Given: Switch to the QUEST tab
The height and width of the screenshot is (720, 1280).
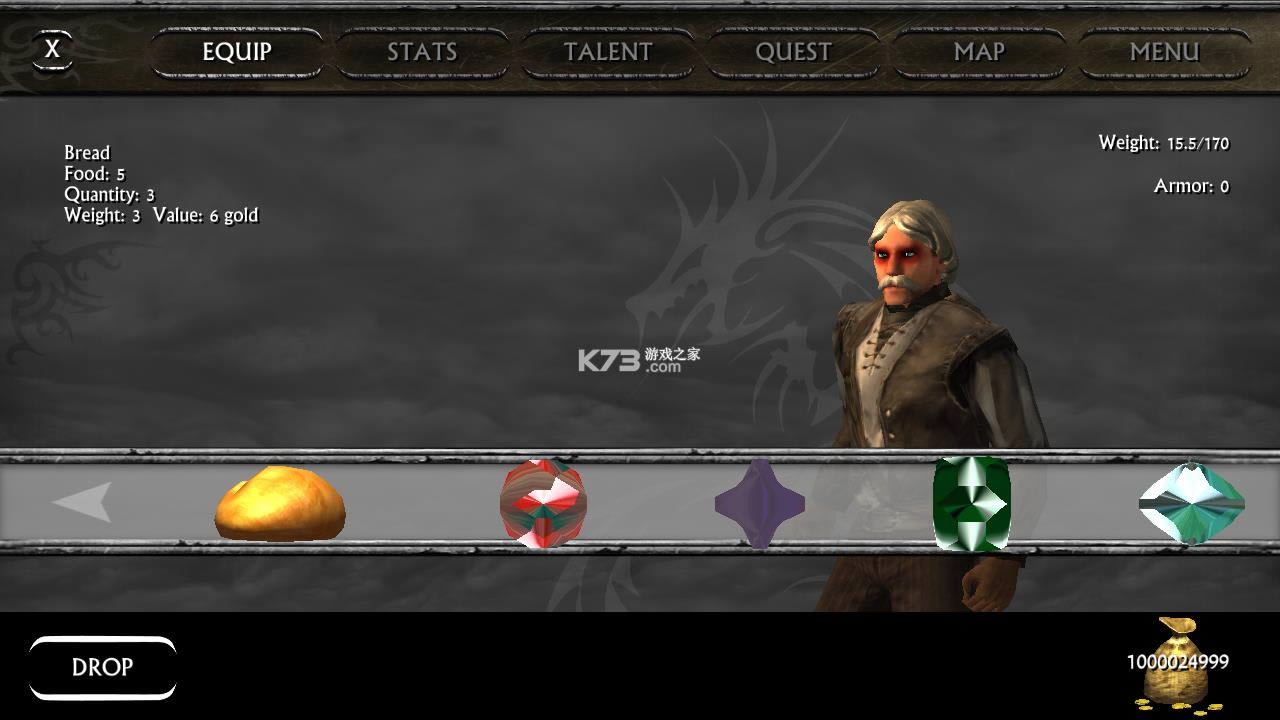Looking at the screenshot, I should [791, 52].
